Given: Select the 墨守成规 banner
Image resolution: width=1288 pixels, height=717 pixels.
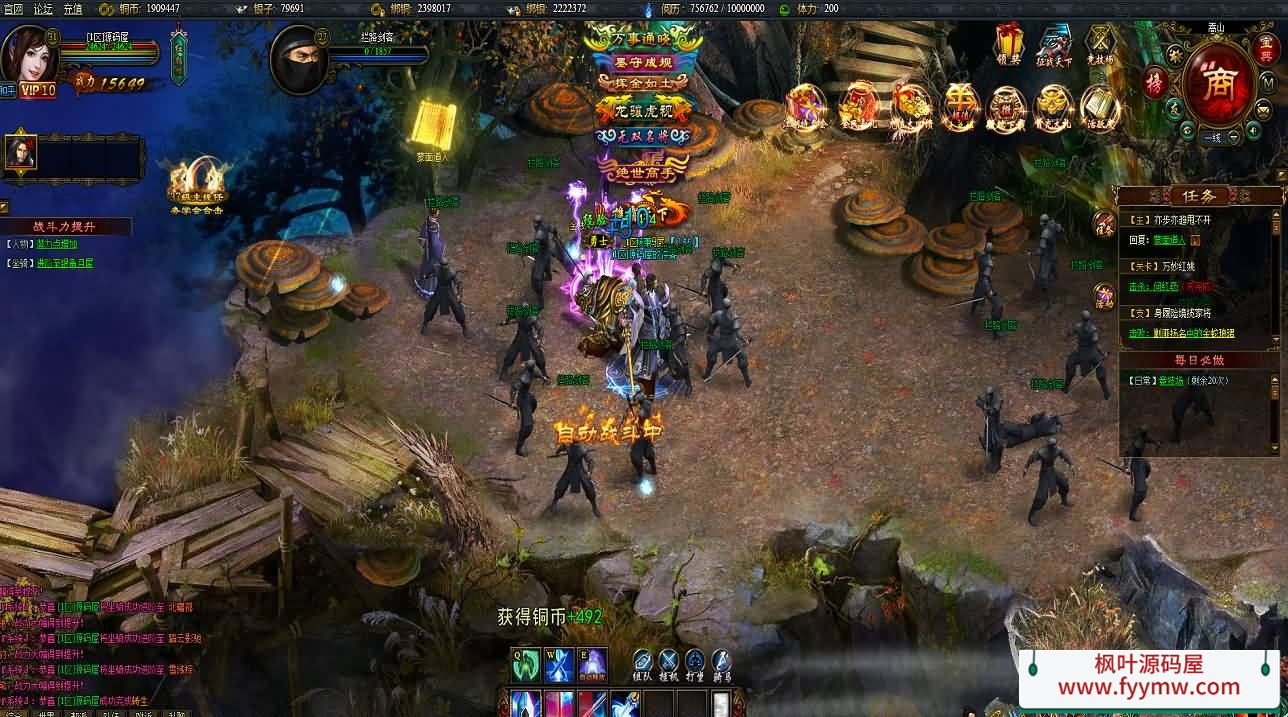Looking at the screenshot, I should (643, 62).
